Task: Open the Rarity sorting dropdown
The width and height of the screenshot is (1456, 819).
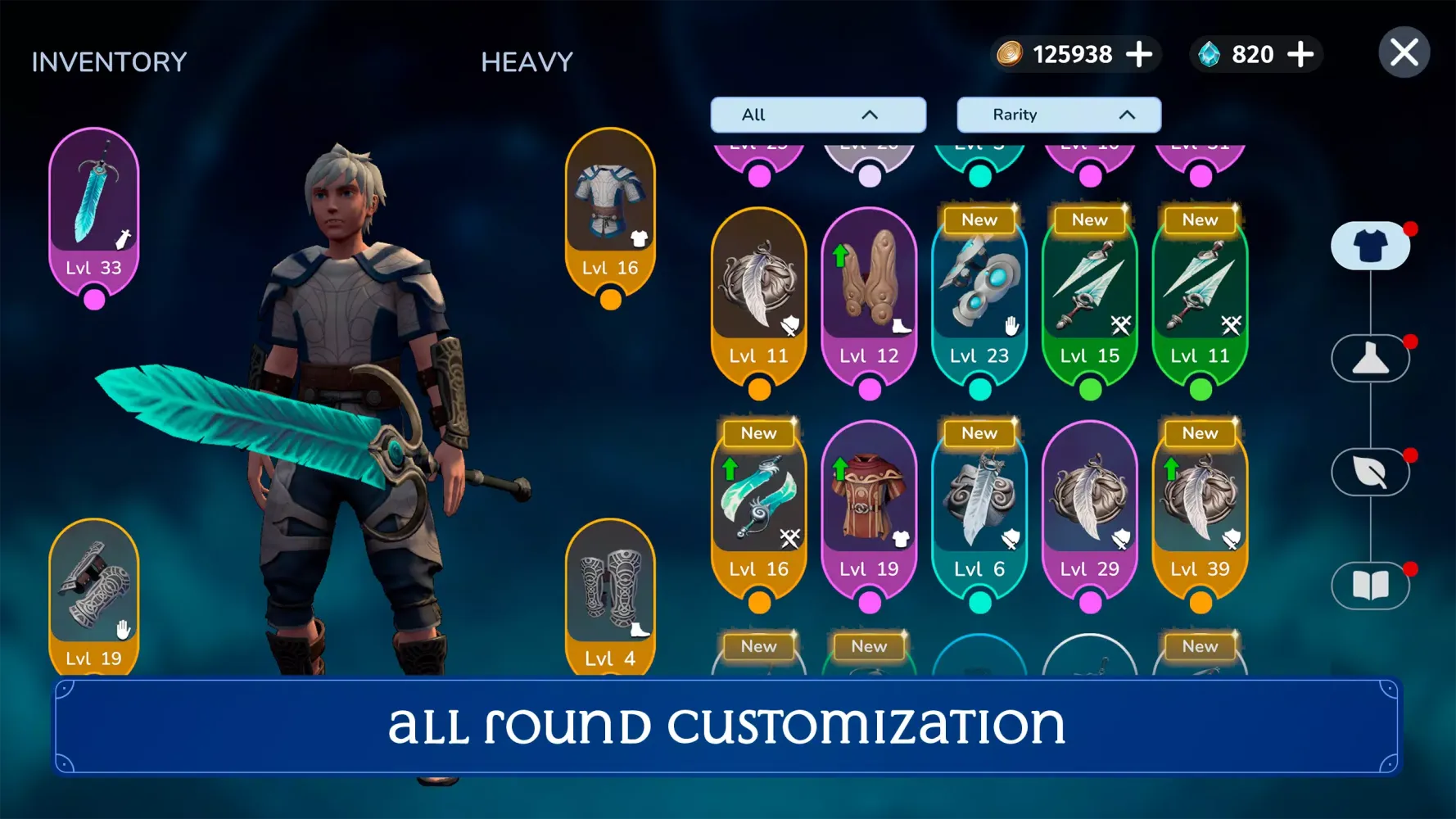Action: (1057, 115)
